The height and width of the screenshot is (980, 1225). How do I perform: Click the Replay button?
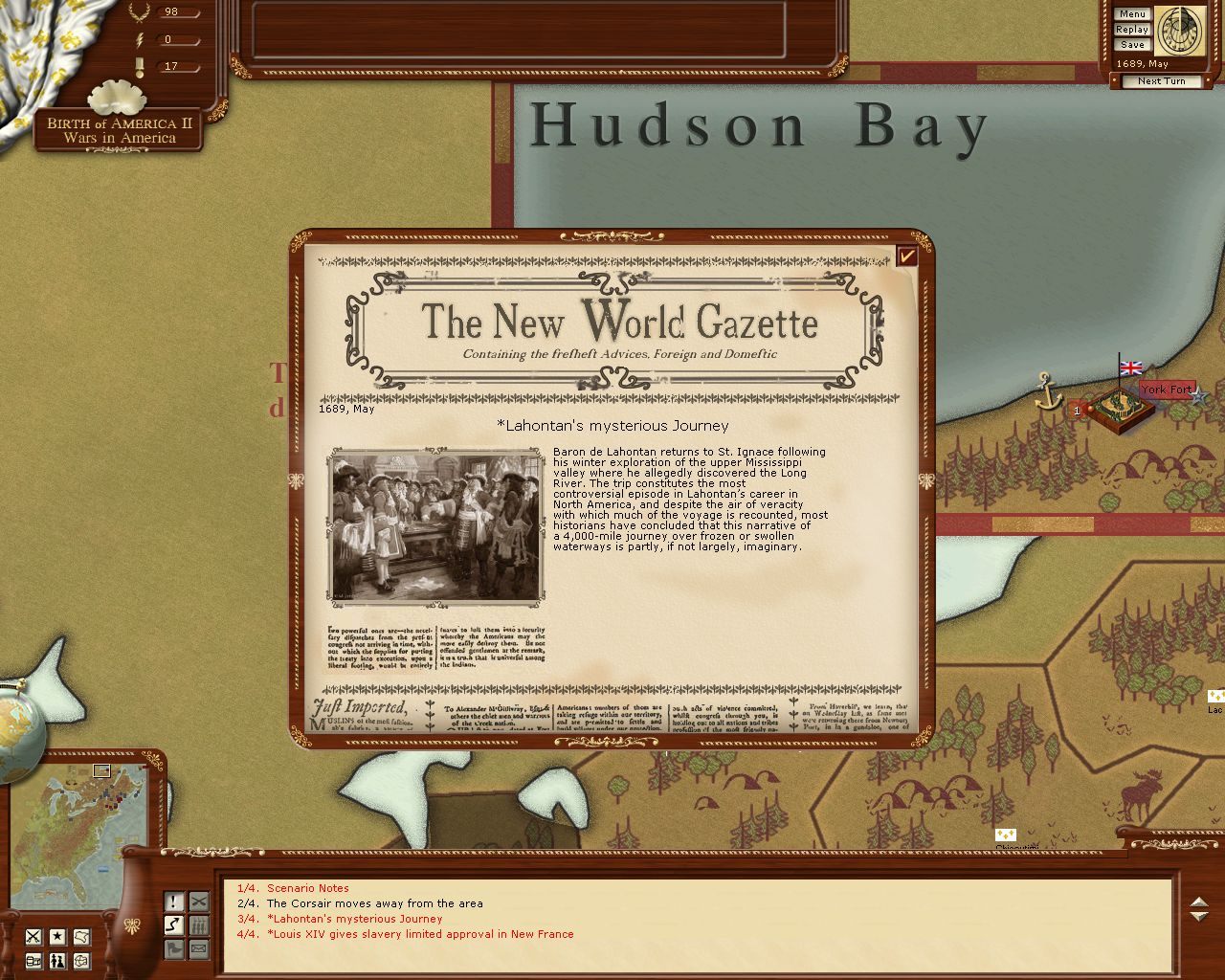pos(1131,30)
